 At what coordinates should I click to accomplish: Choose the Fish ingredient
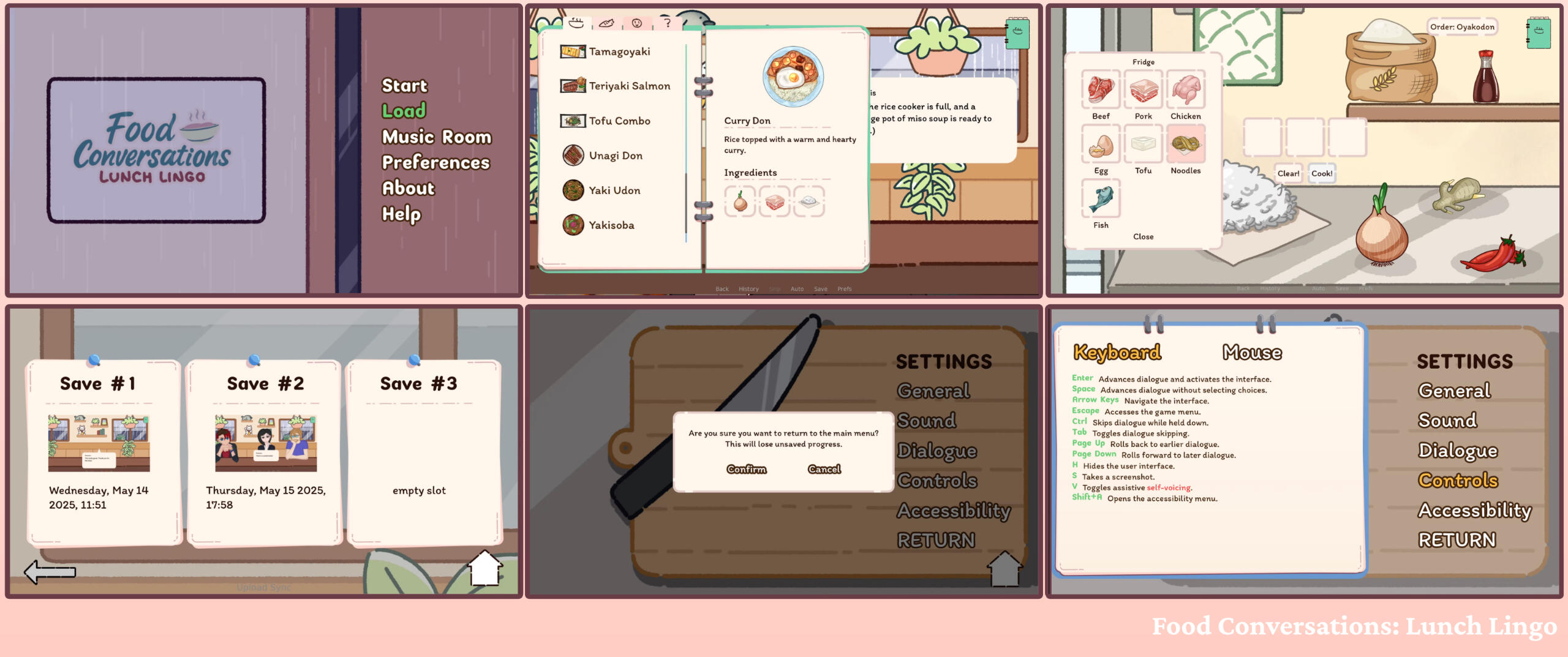click(x=1101, y=200)
